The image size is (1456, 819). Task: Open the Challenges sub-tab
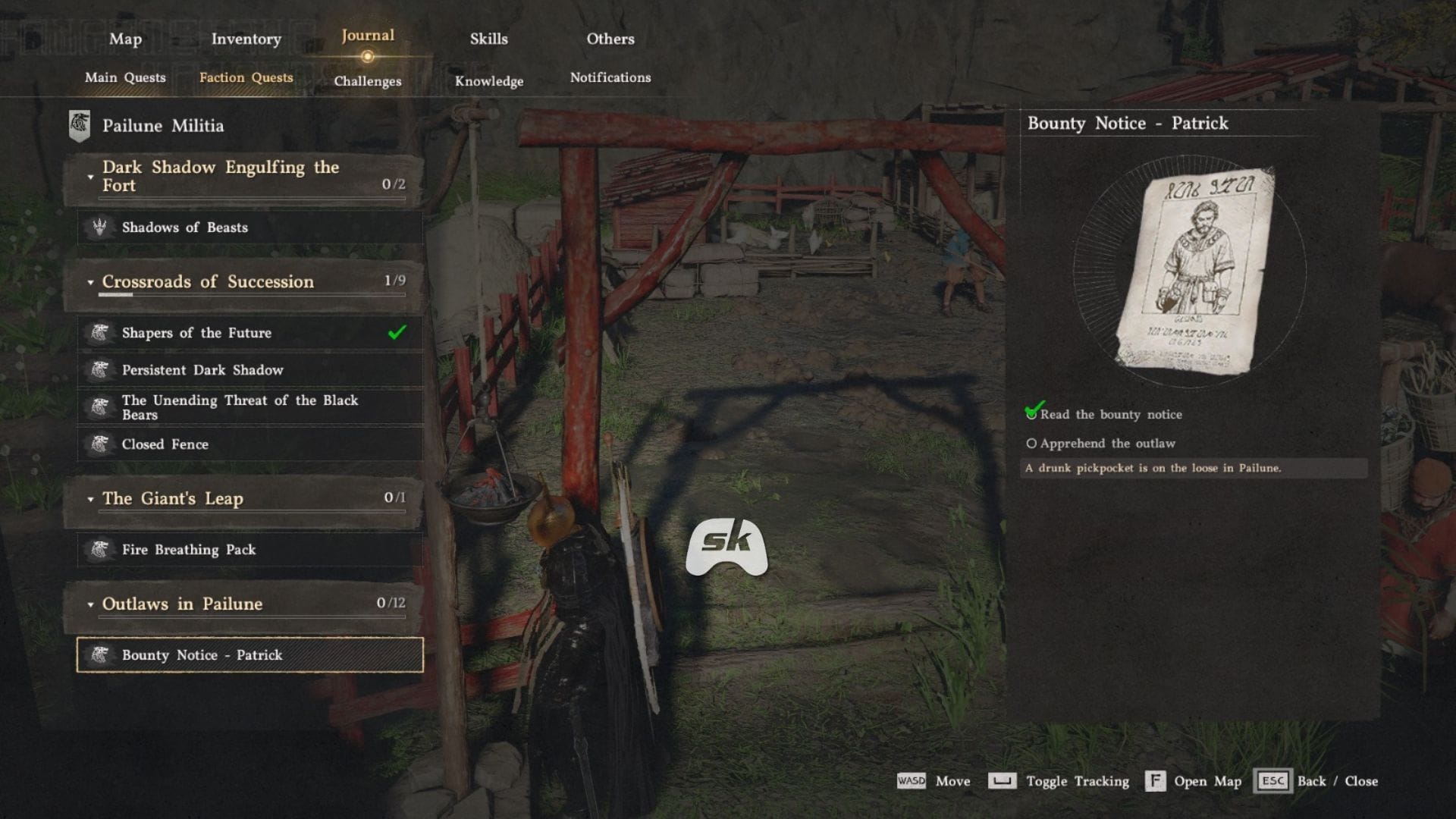[x=368, y=81]
